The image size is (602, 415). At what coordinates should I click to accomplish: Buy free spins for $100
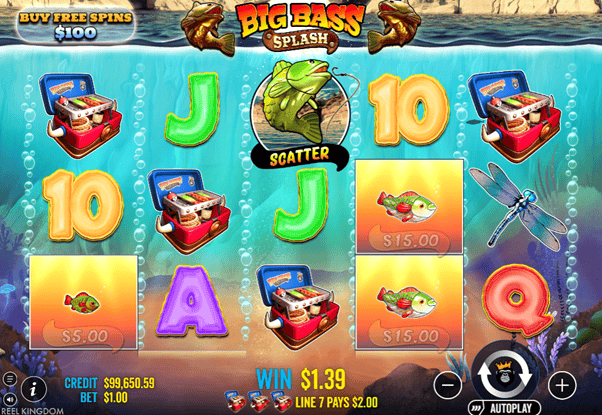(56, 26)
